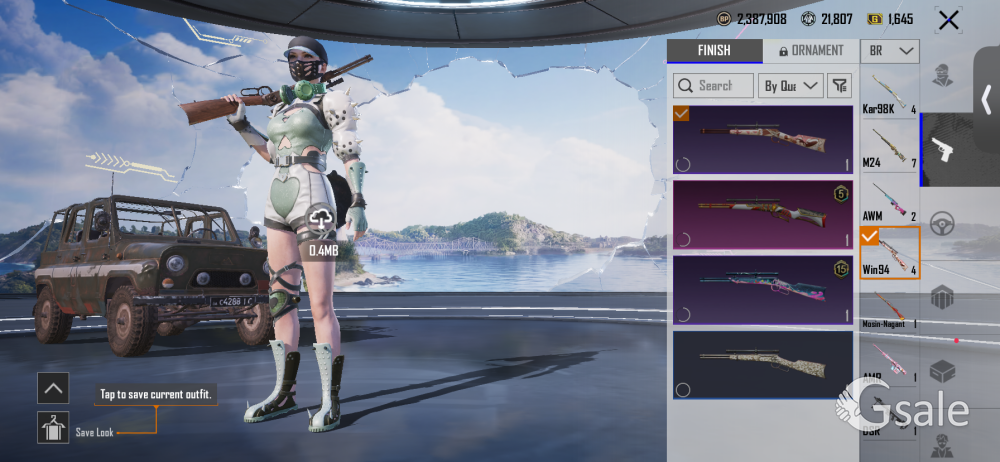Viewport: 1000px width, 462px height.
Task: Select the default beige Win94 finish
Action: pyautogui.click(x=762, y=365)
